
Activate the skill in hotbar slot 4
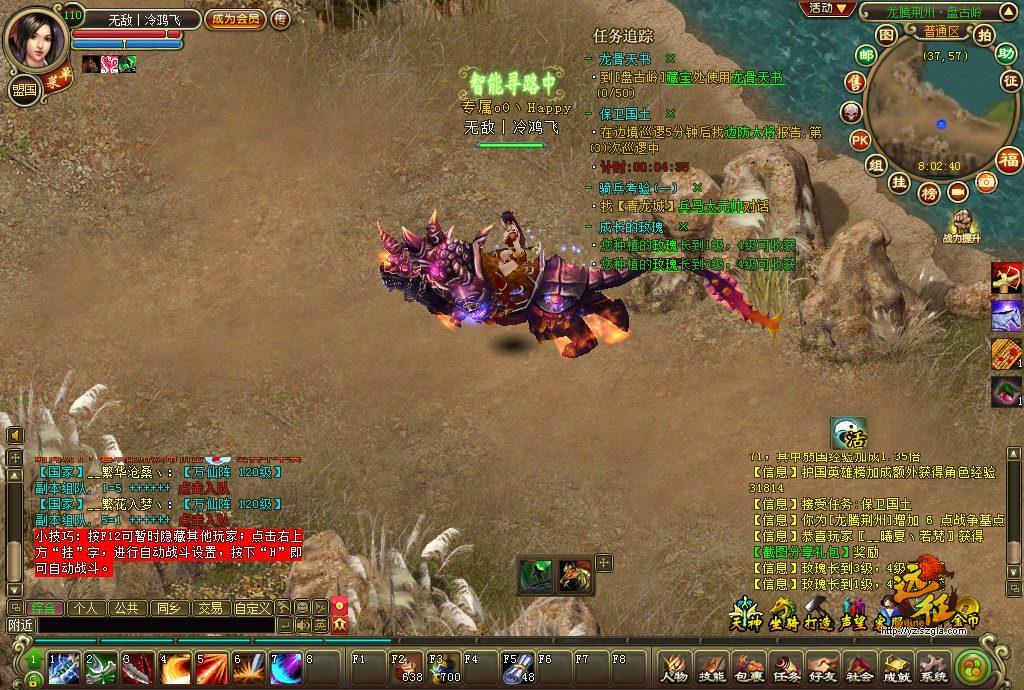click(175, 668)
